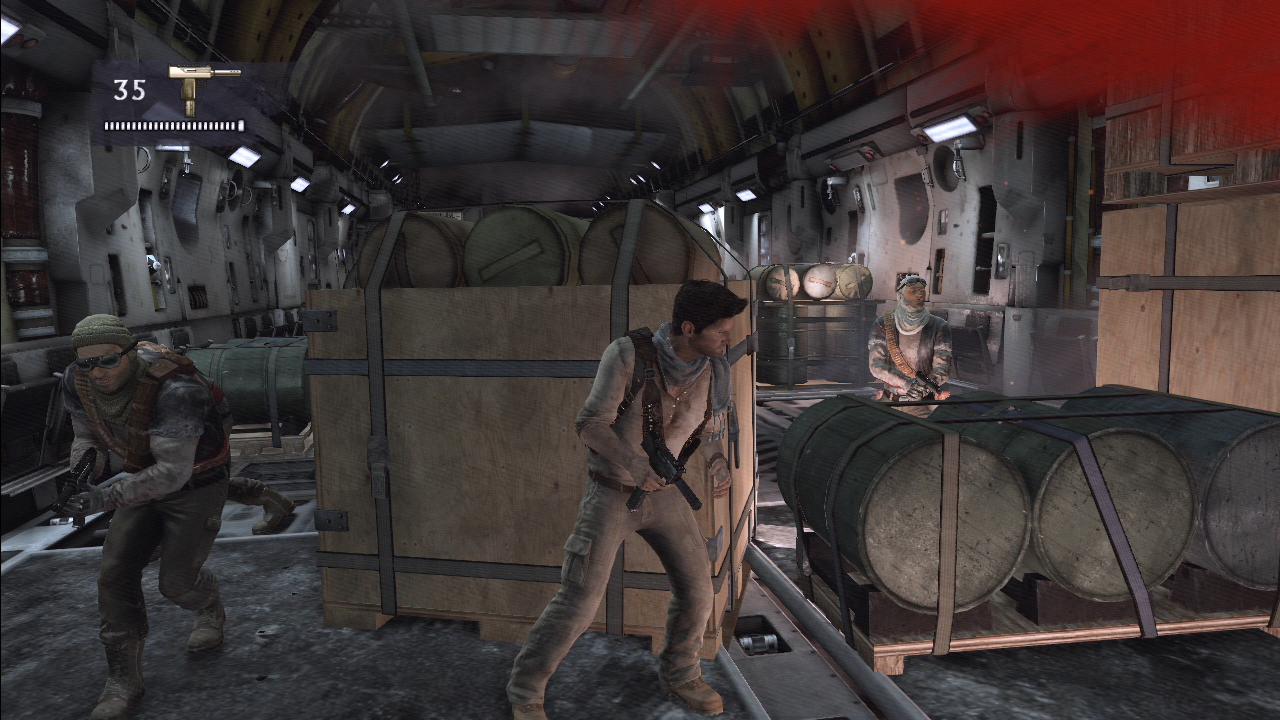Select the gold pistol weapon icon
This screenshot has width=1280, height=720.
[200, 87]
